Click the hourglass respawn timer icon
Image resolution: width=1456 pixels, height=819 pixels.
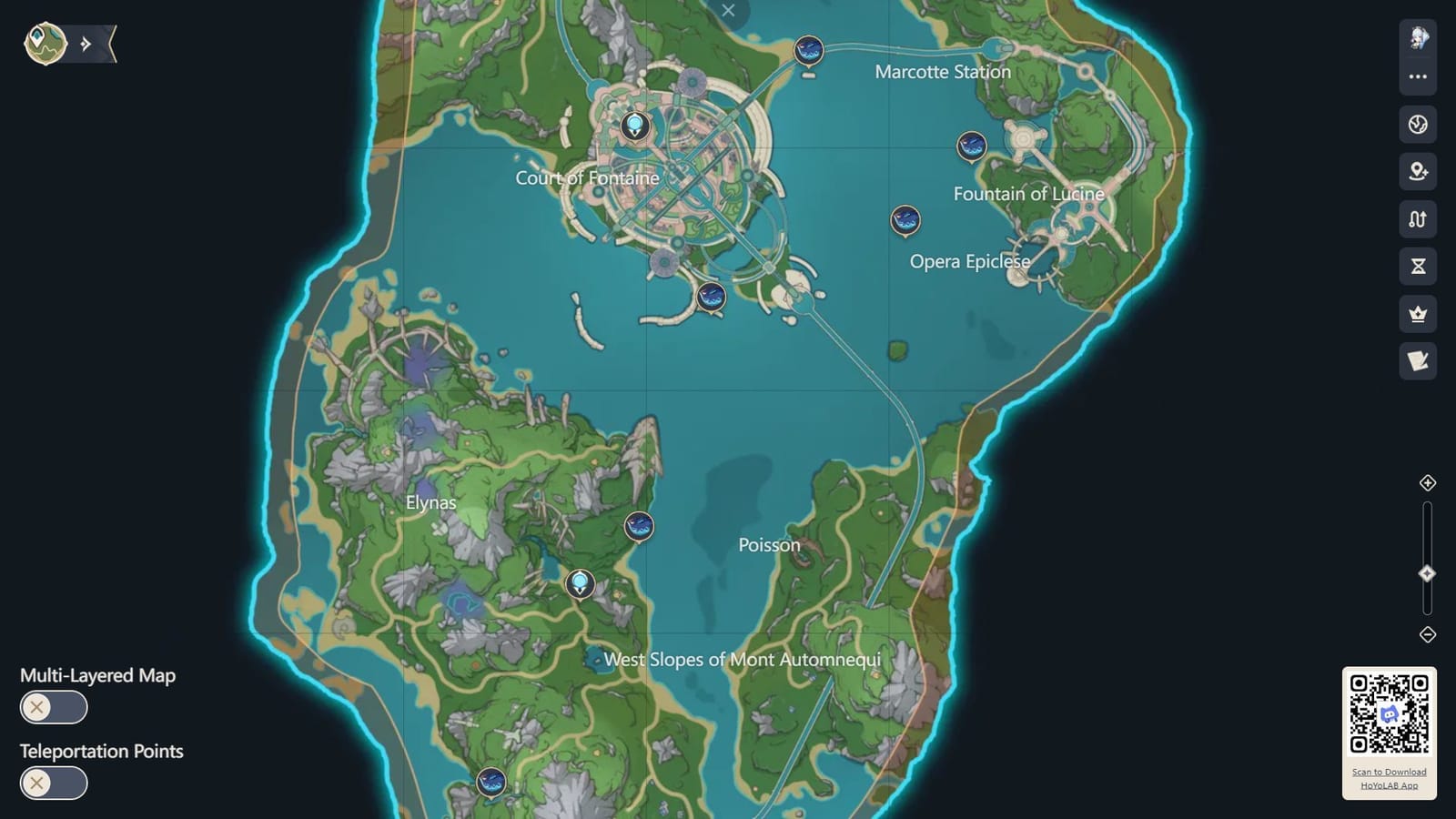pos(1417,267)
